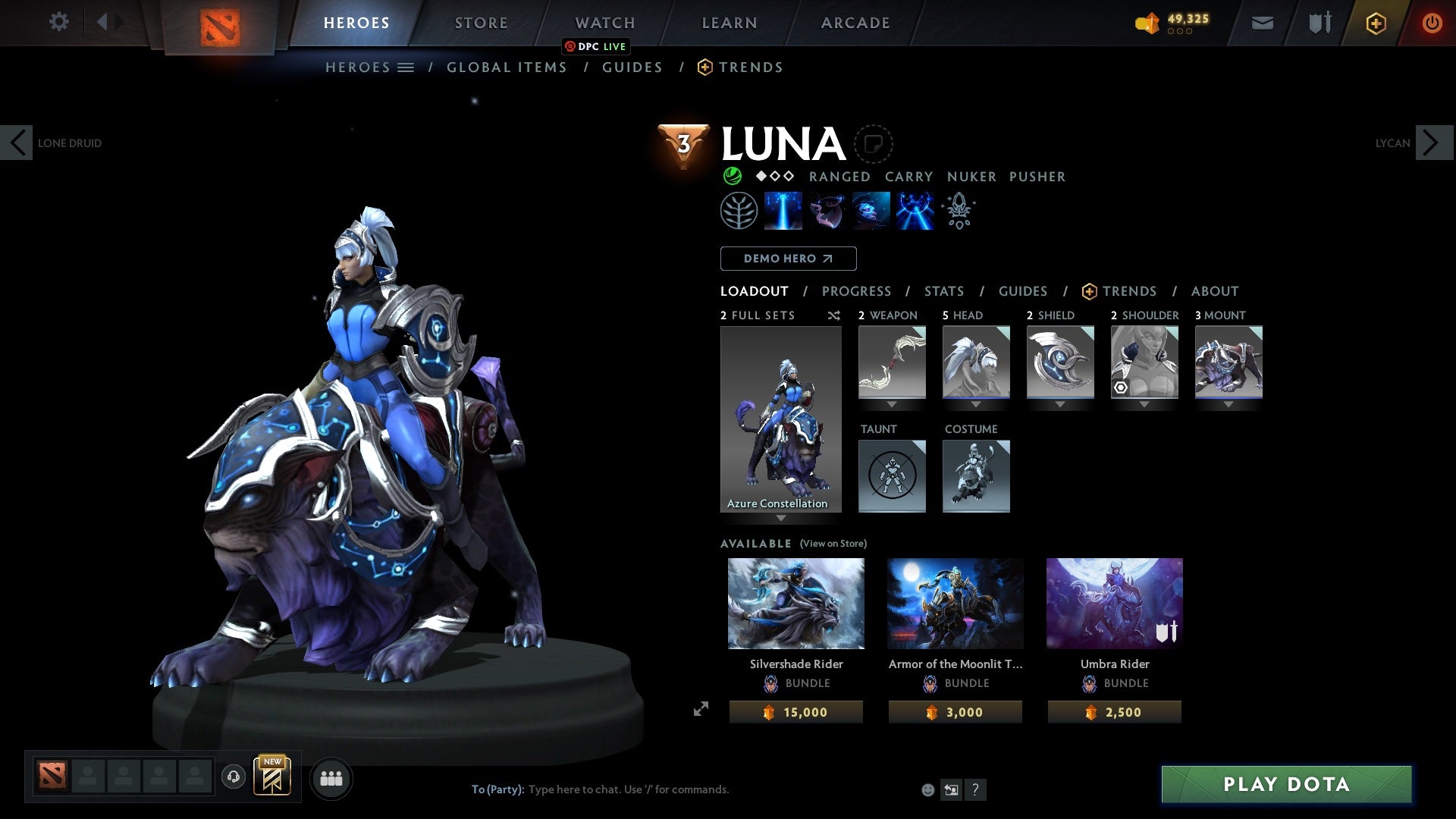Viewport: 1456px width, 819px height.
Task: Expand the WEAPON slot dropdown arrow
Action: [892, 403]
